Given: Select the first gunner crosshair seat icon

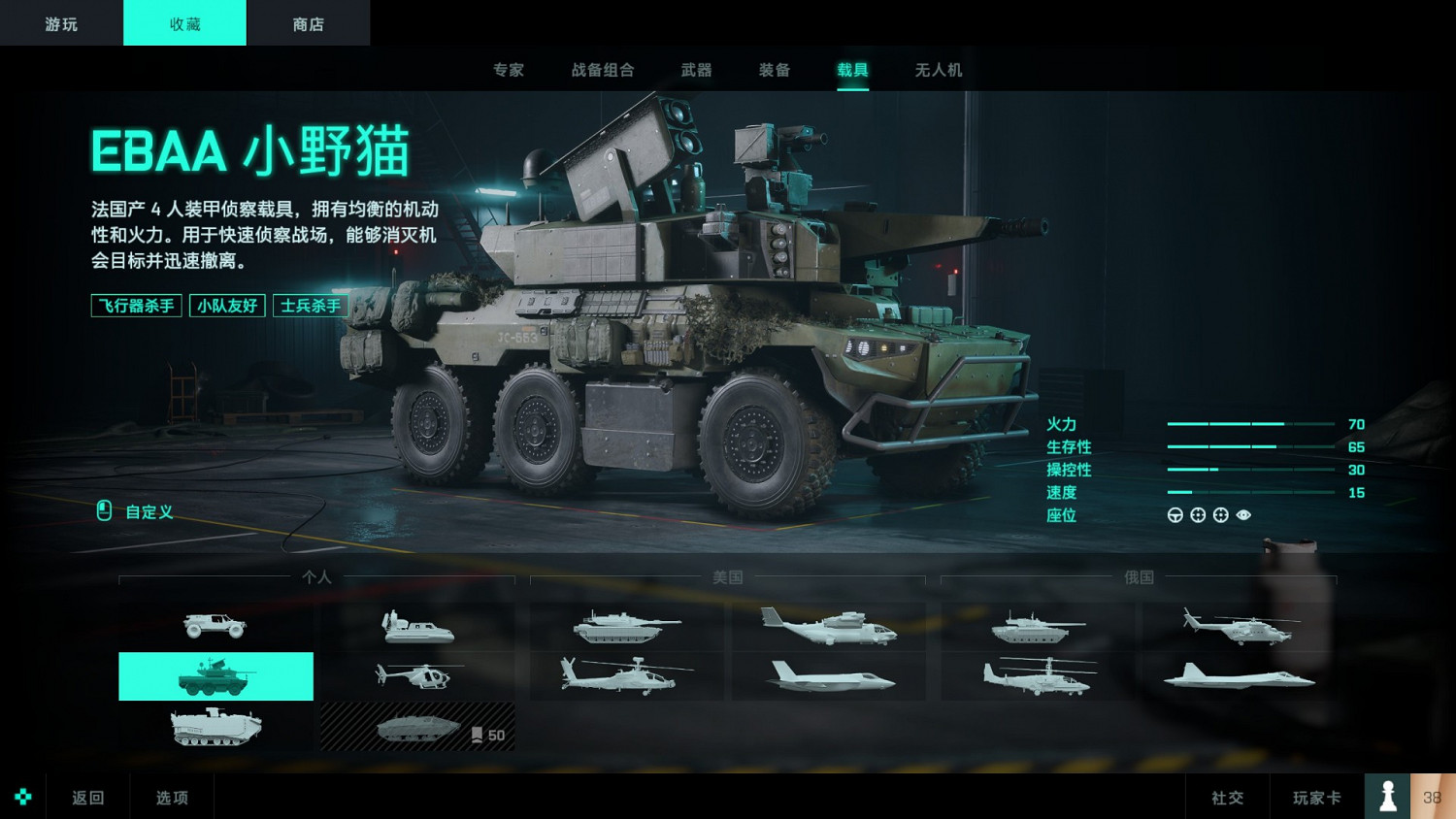Looking at the screenshot, I should tap(1197, 515).
